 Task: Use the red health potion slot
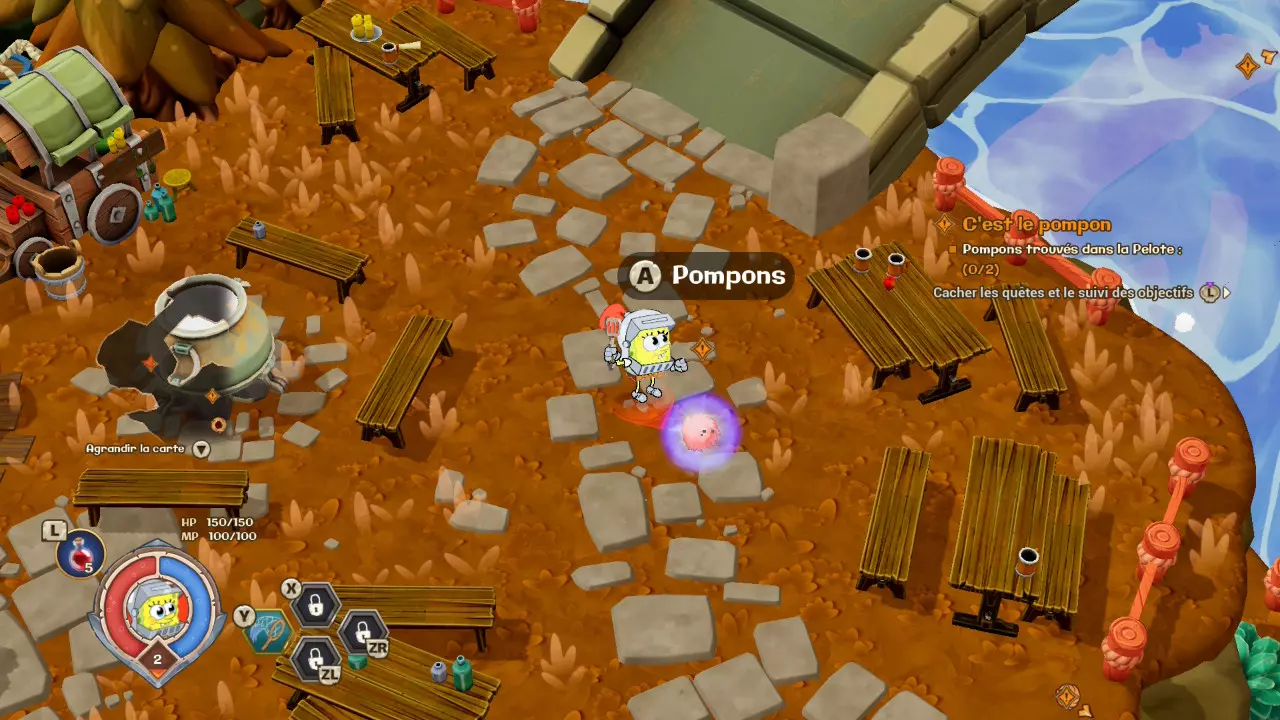[80, 553]
